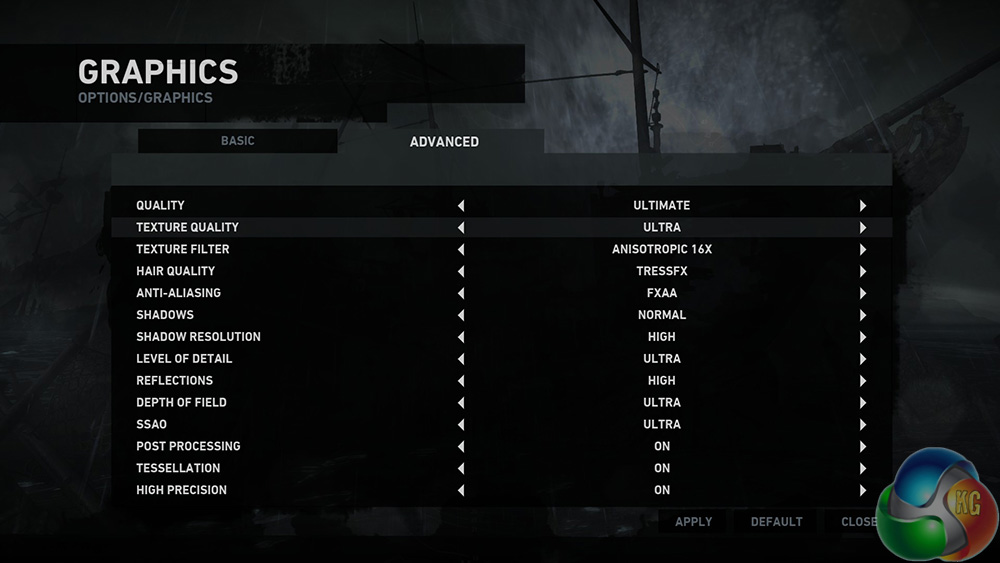This screenshot has height=563, width=1000.
Task: Click the right arrow for Texture Filter
Action: tap(862, 250)
